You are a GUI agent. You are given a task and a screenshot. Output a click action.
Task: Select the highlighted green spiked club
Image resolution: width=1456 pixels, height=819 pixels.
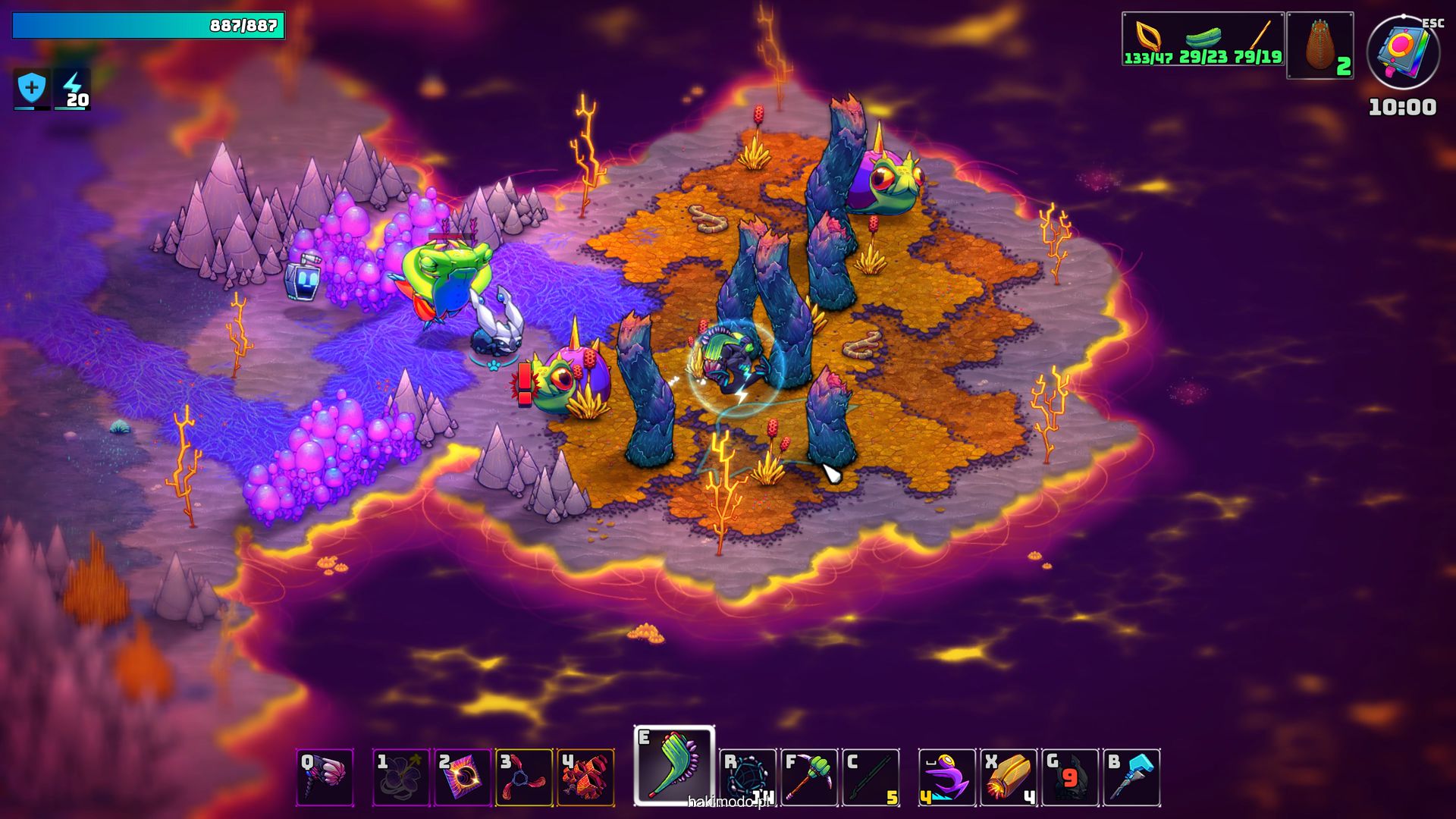pos(674,766)
